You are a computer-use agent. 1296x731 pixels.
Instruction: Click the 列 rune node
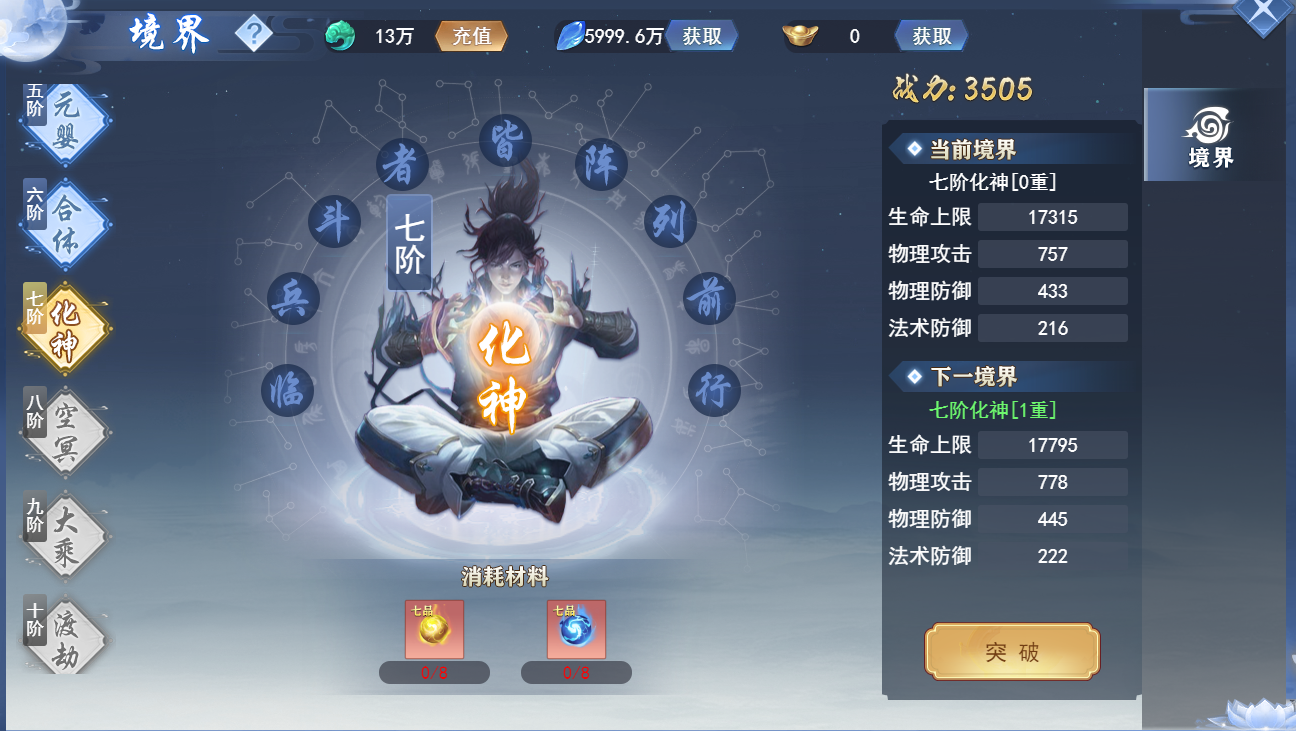tap(668, 220)
